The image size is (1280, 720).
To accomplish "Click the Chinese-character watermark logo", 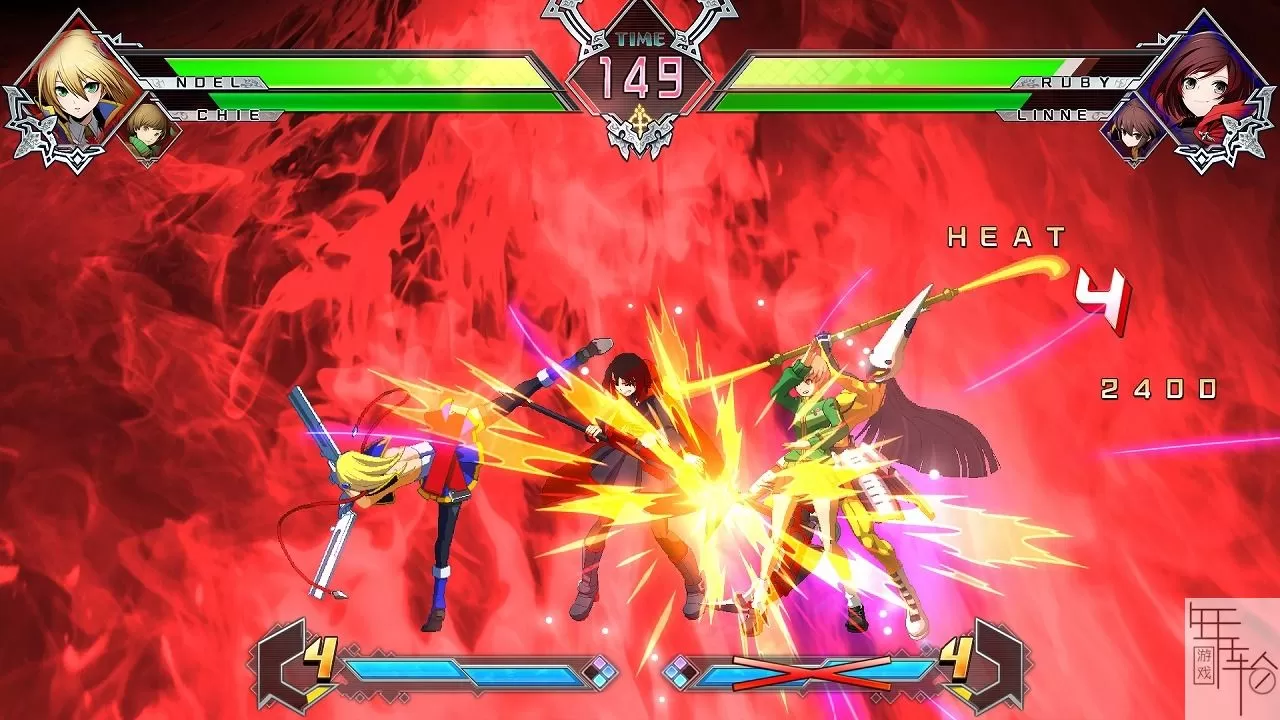I will click(1231, 658).
